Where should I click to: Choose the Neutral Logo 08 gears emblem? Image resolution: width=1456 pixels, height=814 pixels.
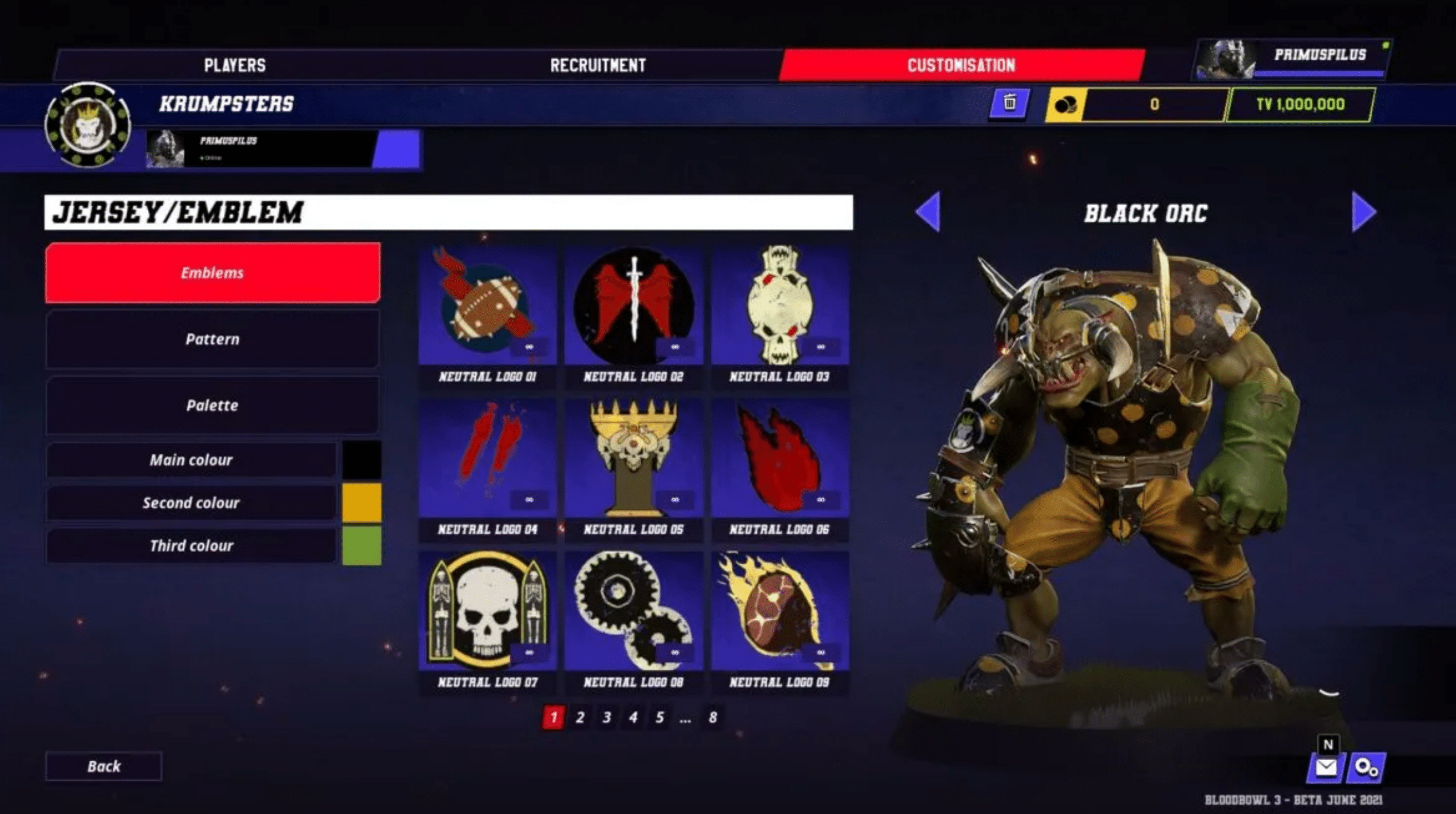click(633, 611)
